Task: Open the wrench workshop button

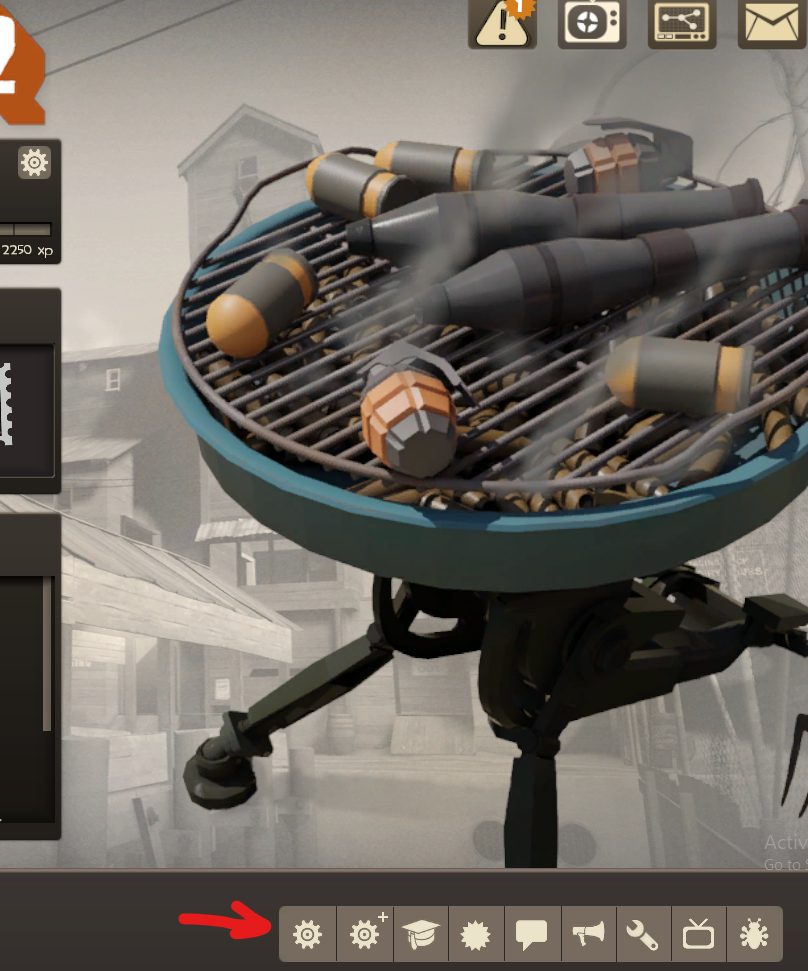Action: [x=642, y=934]
